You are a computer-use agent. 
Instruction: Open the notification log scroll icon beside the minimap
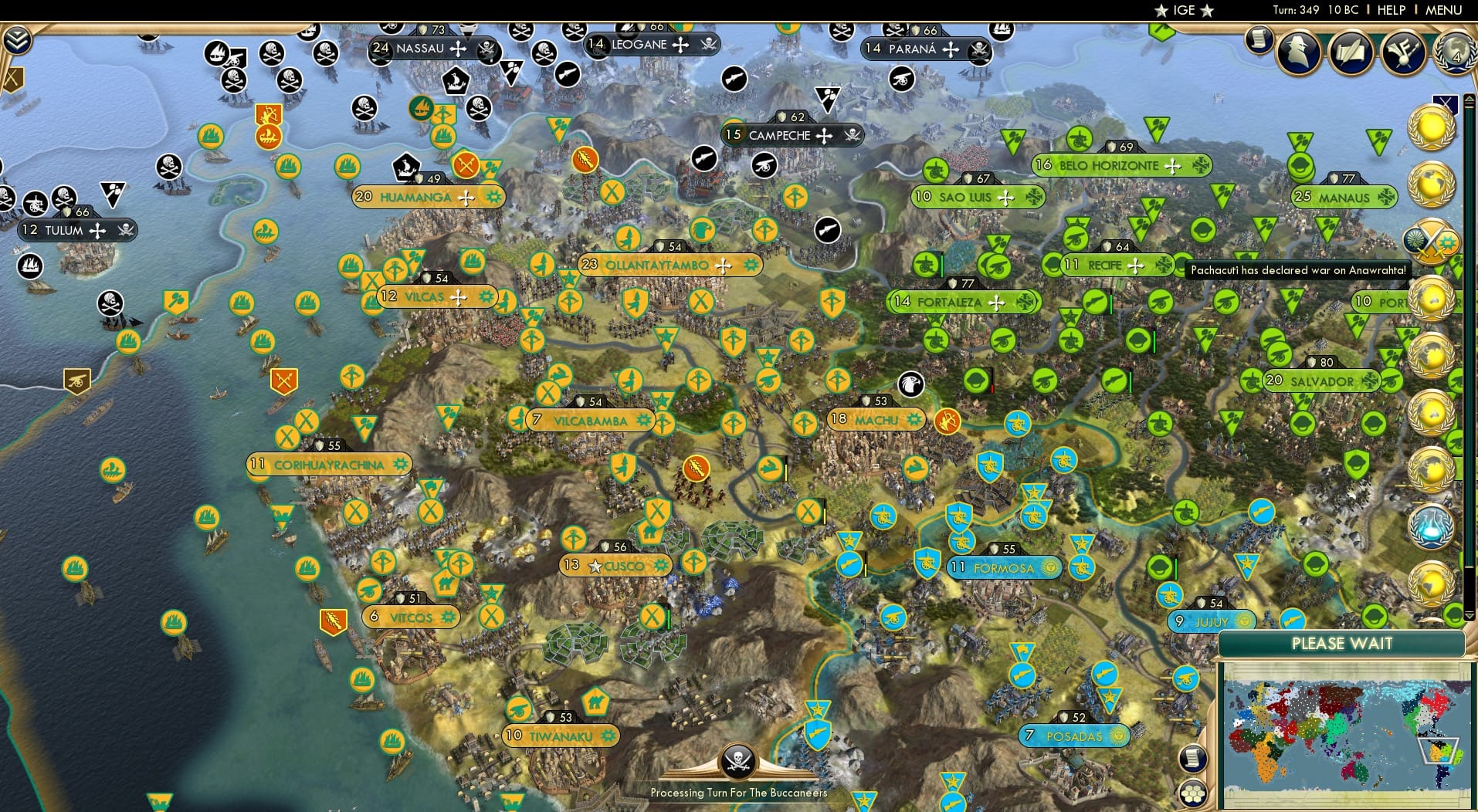[1192, 759]
